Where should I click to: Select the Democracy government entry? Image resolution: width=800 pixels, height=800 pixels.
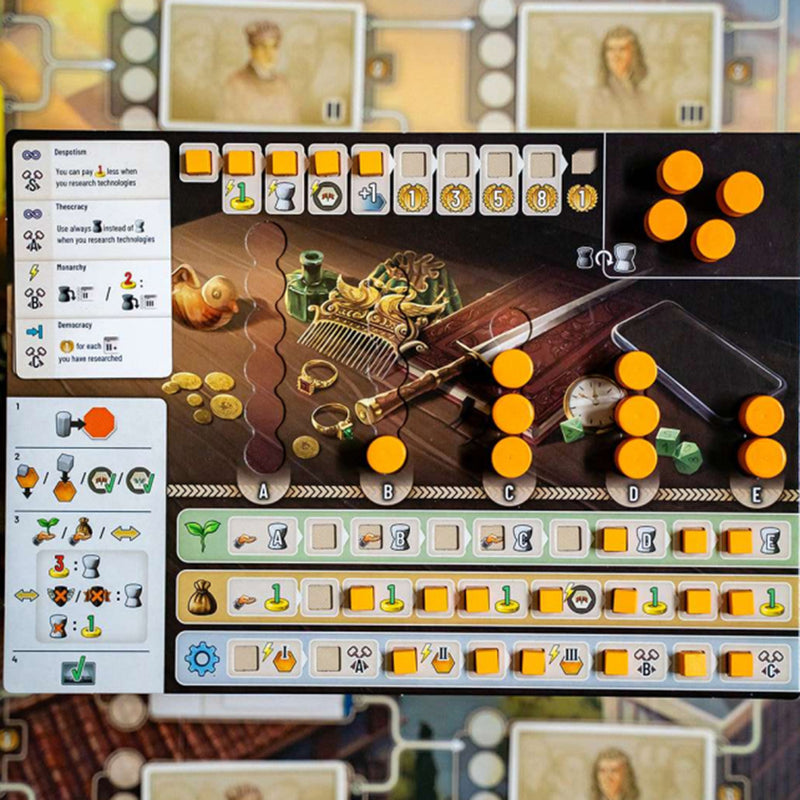click(x=92, y=347)
